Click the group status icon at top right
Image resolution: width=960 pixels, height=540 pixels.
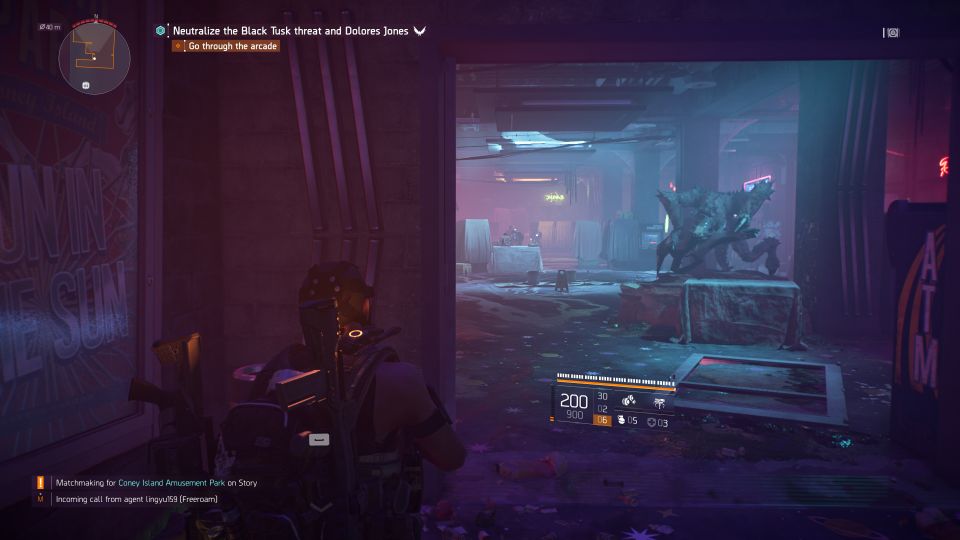click(891, 33)
